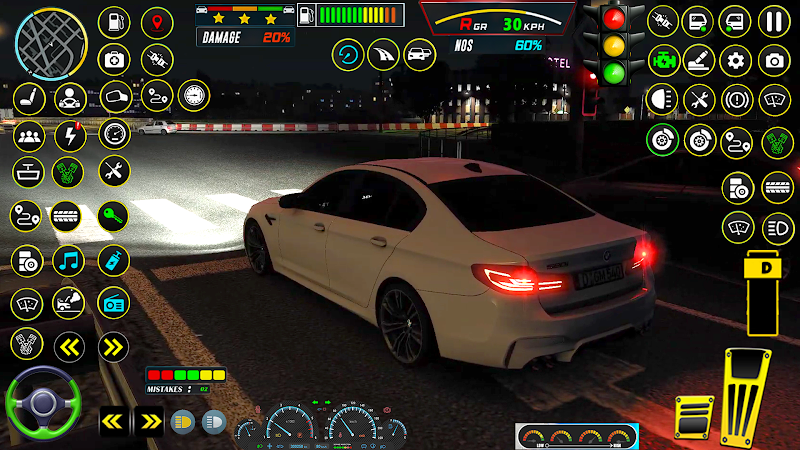Tap the fuel pump icon
800x450 pixels.
tap(116, 22)
